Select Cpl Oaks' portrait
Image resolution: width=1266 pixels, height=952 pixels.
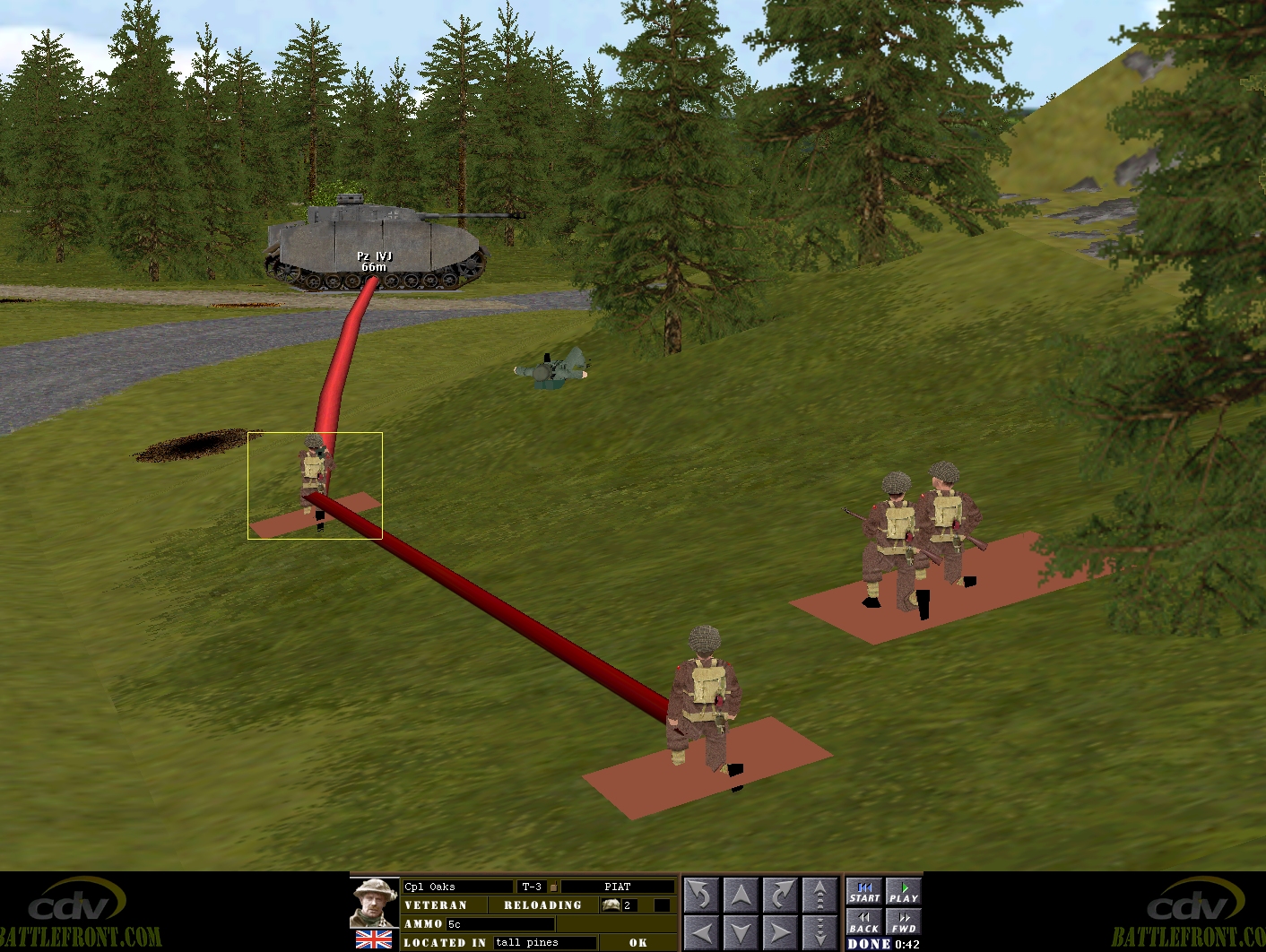coord(374,904)
